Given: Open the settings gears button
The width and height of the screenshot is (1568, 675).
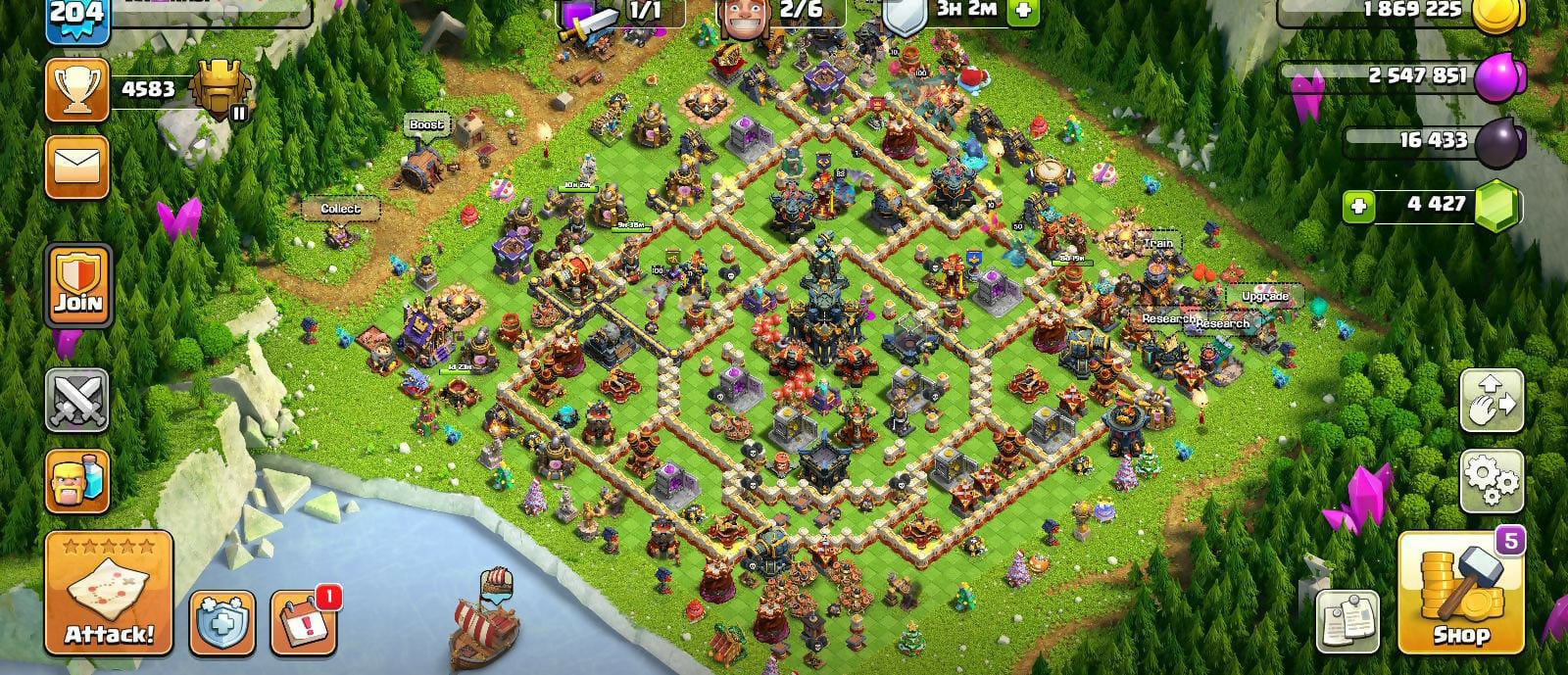Looking at the screenshot, I should coord(1492,481).
